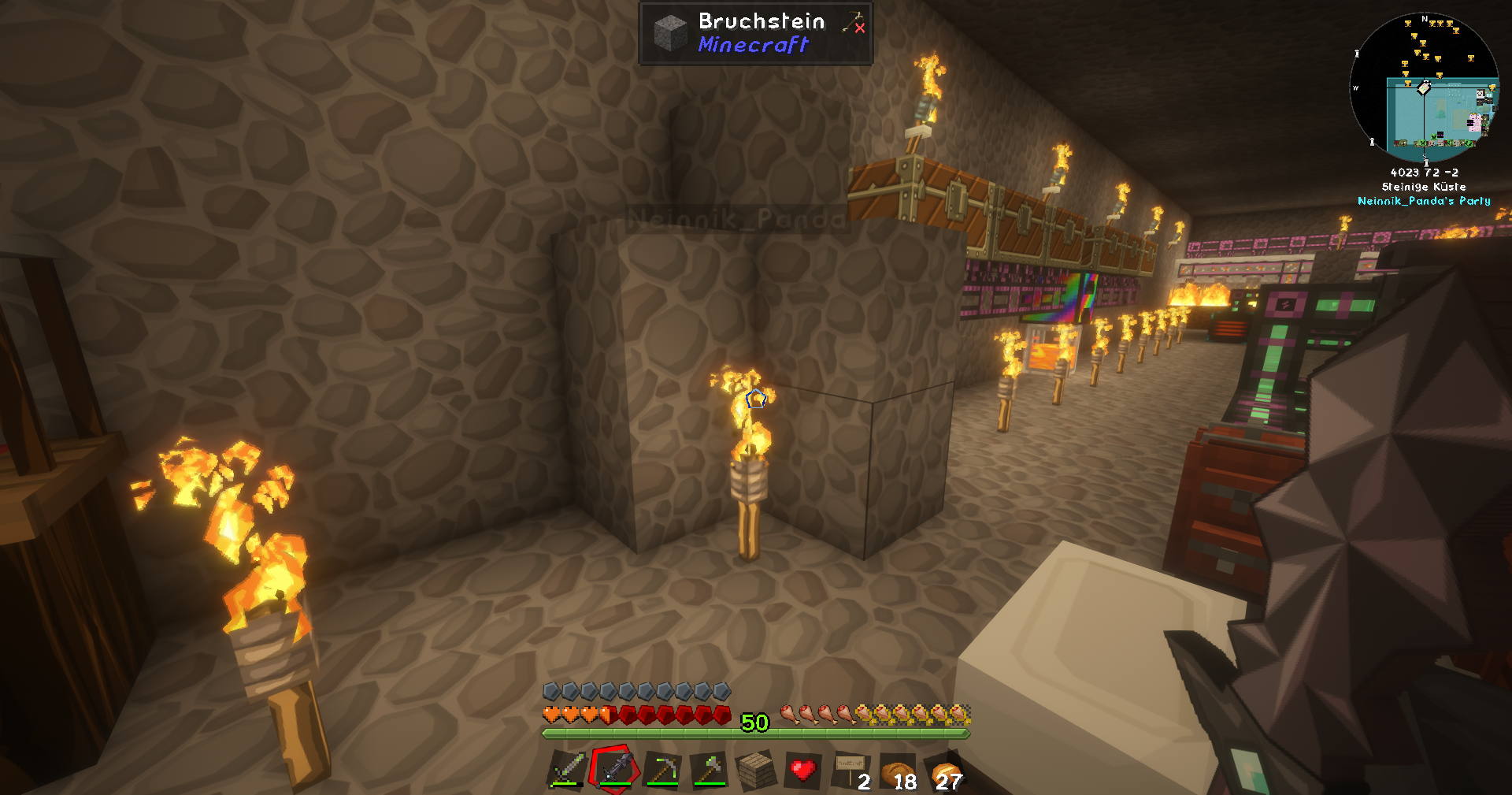Choose the sign stack of 2
This screenshot has height=795, width=1512.
tap(850, 770)
